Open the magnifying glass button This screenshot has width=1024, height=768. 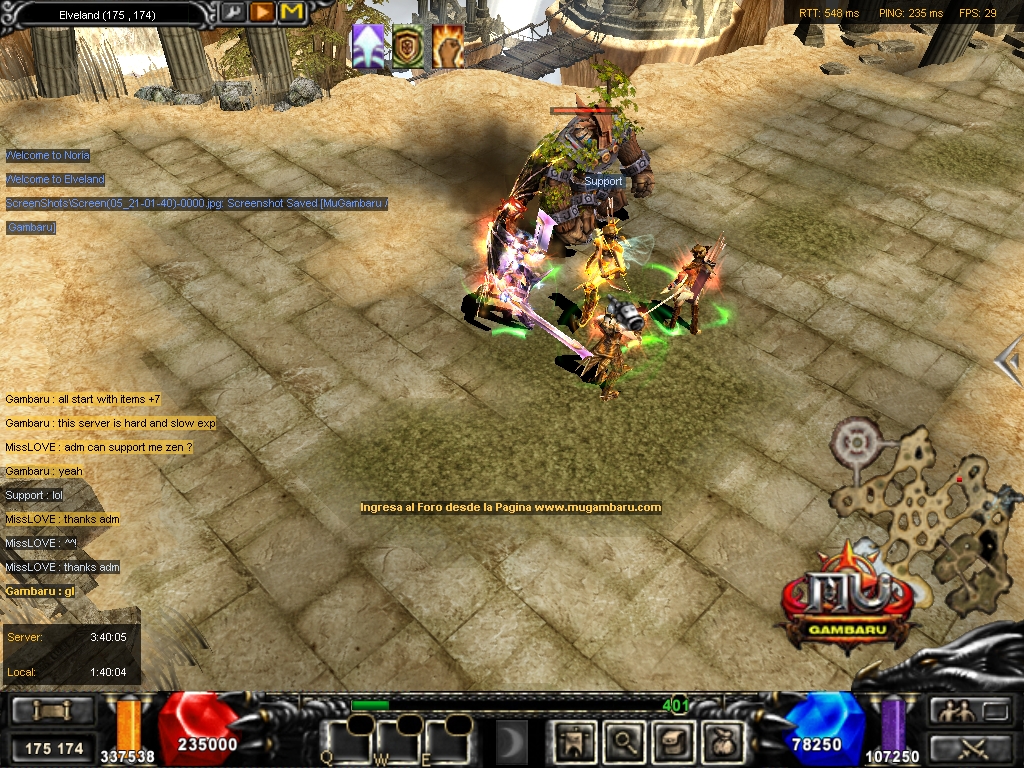click(625, 741)
